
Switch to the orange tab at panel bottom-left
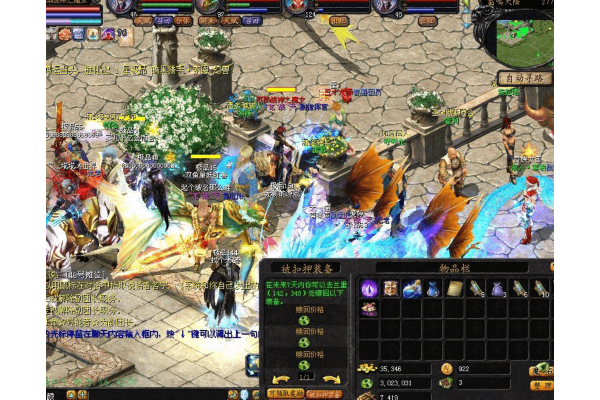[284, 394]
